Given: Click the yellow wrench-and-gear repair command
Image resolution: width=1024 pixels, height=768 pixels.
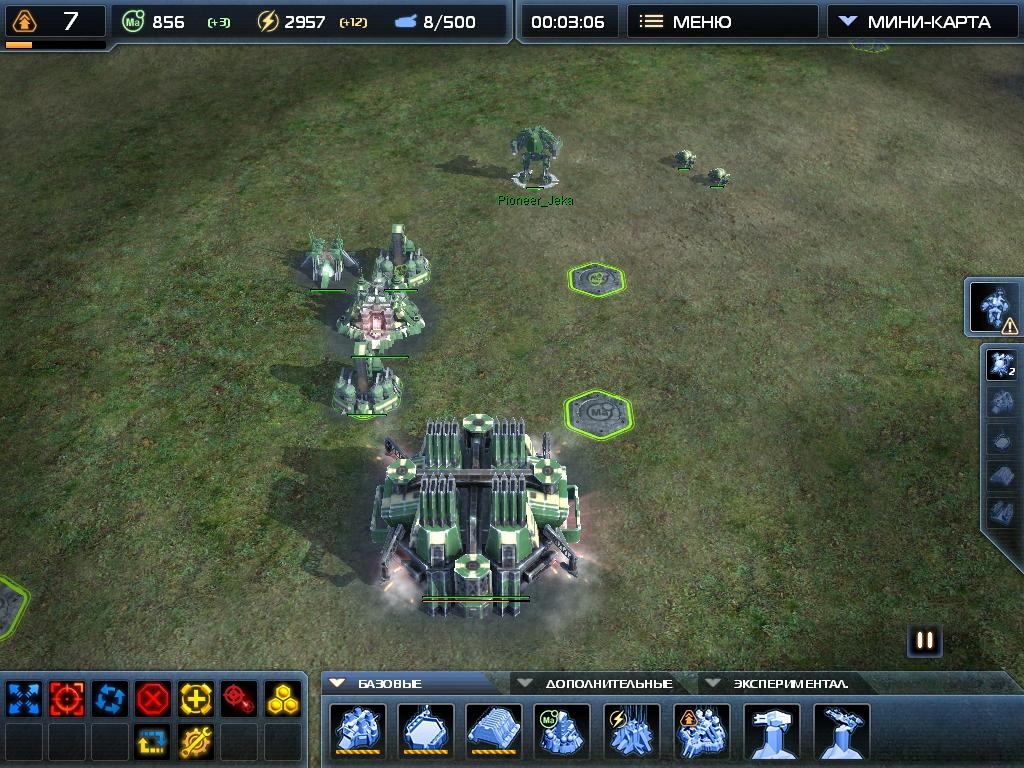Looking at the screenshot, I should pos(196,741).
